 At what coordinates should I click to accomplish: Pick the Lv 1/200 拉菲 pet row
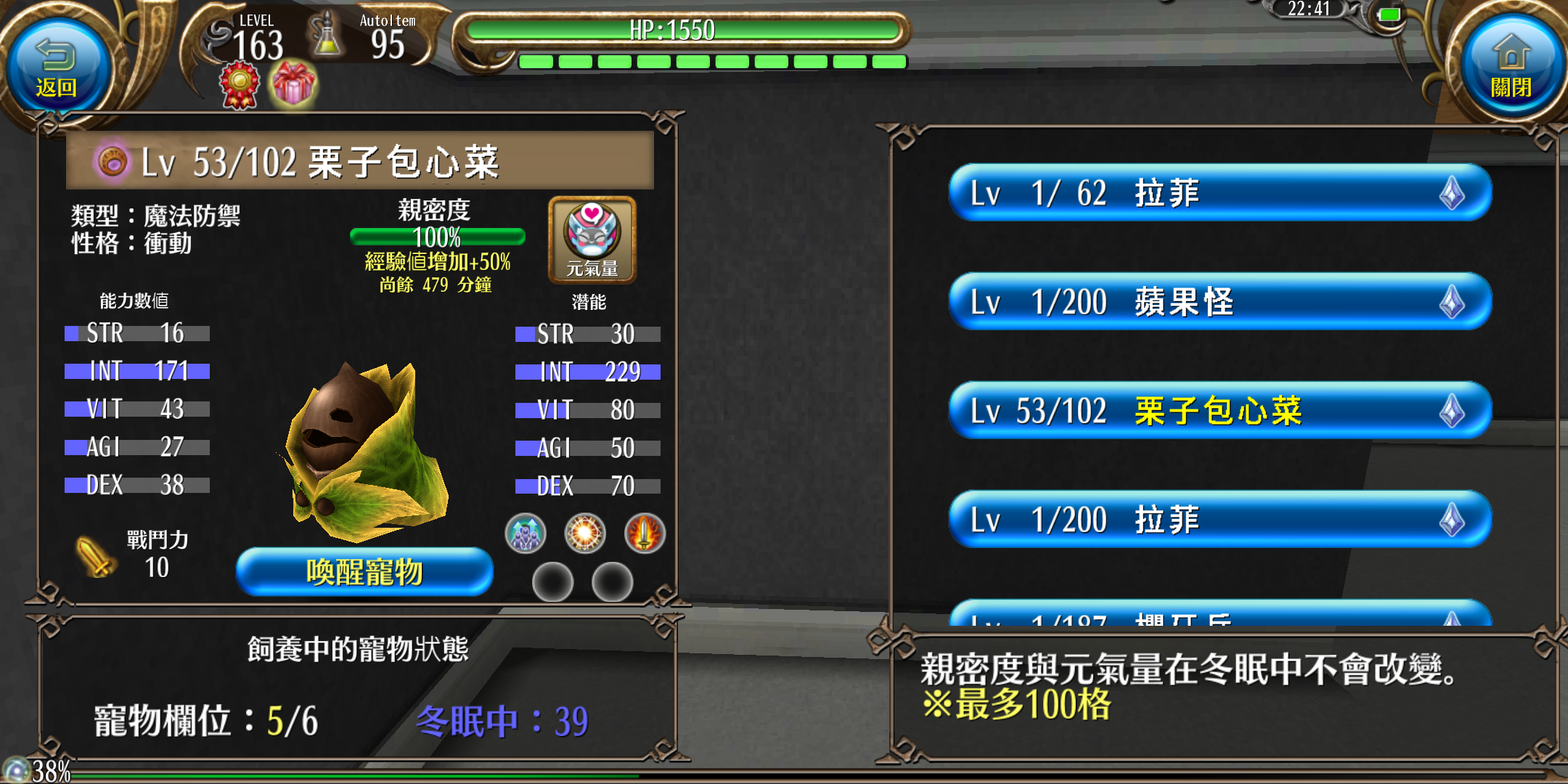(1220, 520)
